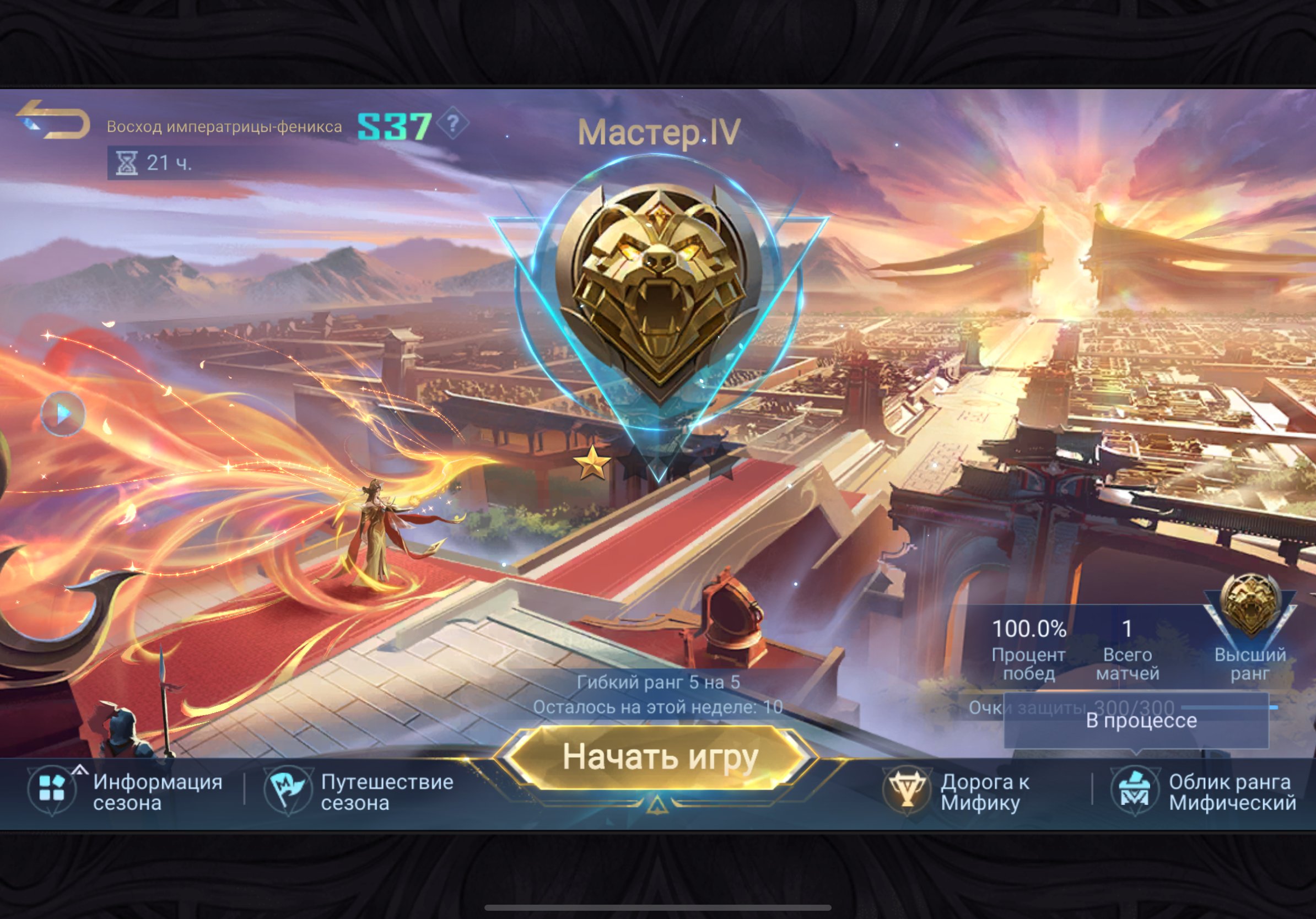Play the season animation with the play icon
The height and width of the screenshot is (919, 1316).
pyautogui.click(x=63, y=413)
